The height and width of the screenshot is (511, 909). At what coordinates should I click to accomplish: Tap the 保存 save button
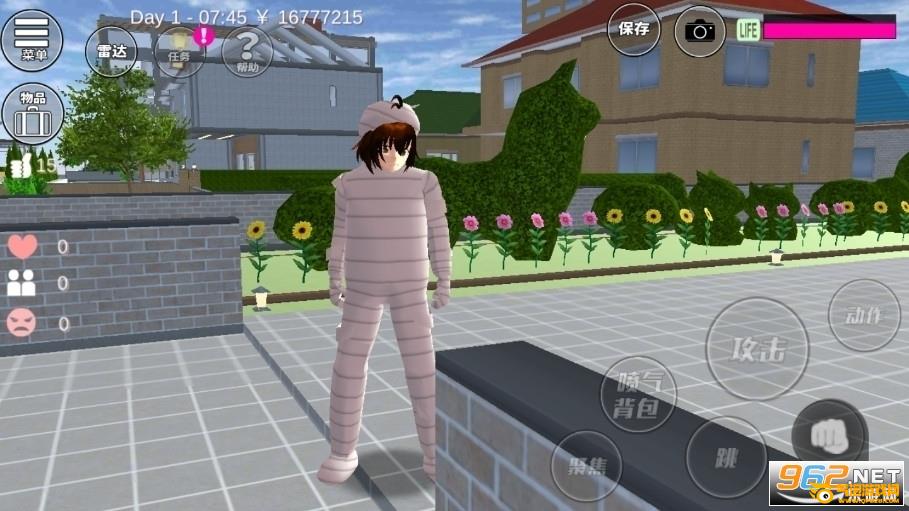point(634,30)
